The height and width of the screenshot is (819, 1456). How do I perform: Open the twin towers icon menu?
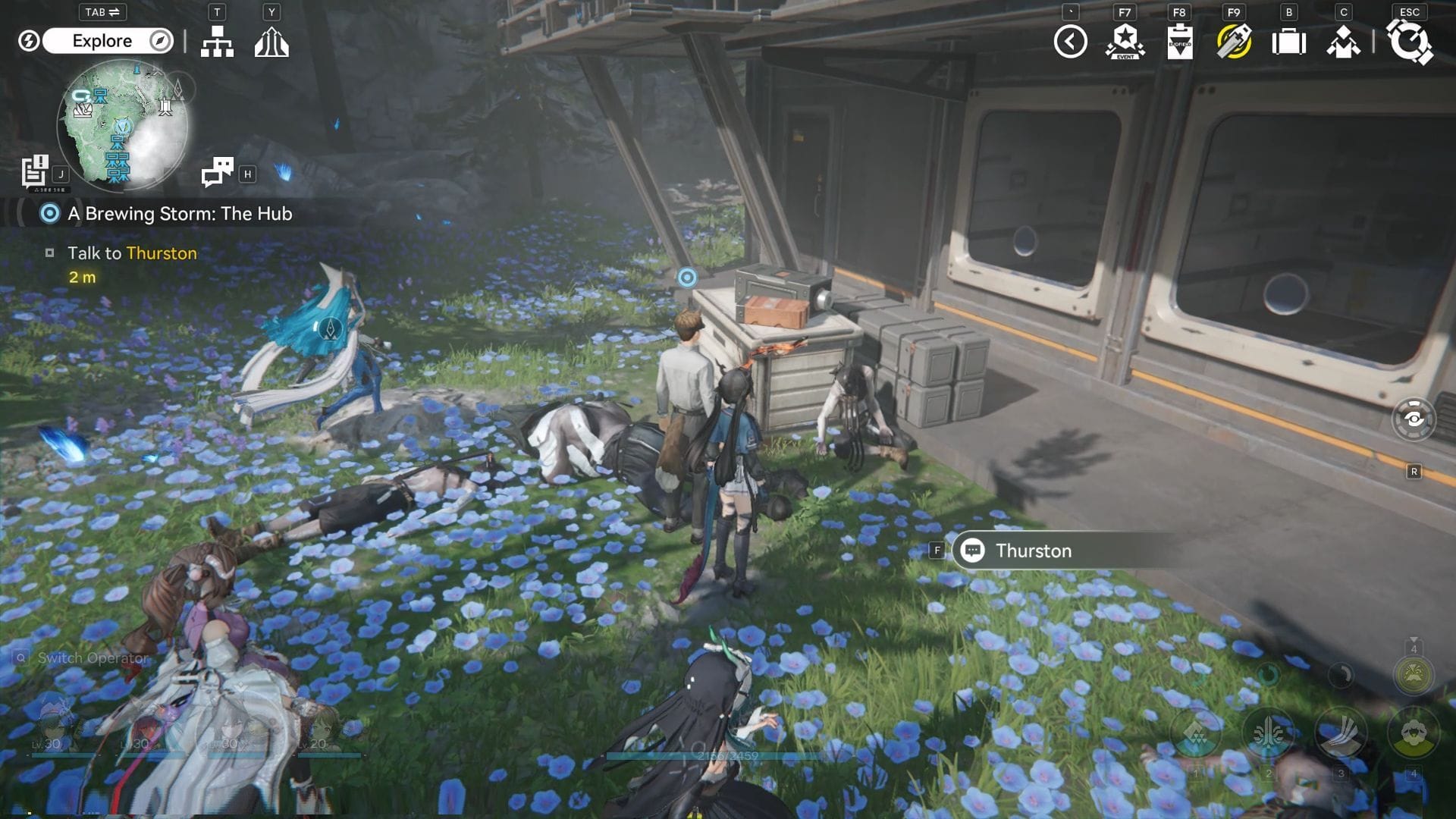tap(271, 42)
